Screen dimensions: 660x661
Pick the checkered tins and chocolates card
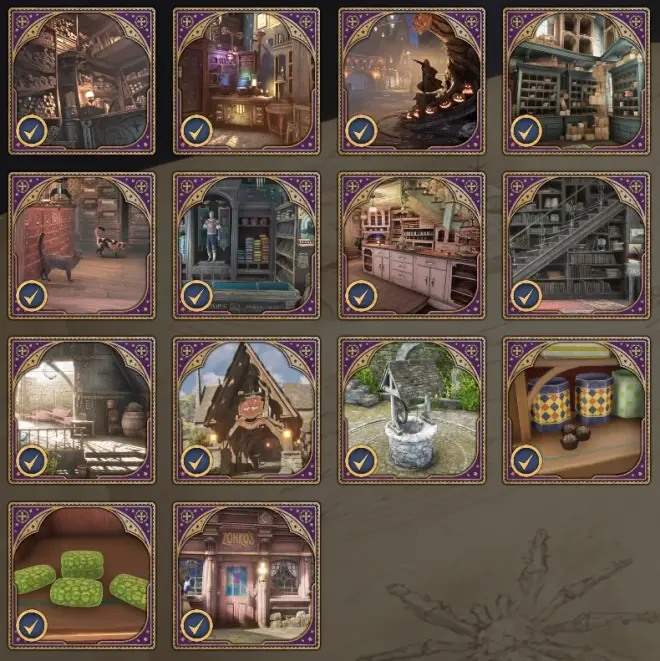tap(575, 410)
